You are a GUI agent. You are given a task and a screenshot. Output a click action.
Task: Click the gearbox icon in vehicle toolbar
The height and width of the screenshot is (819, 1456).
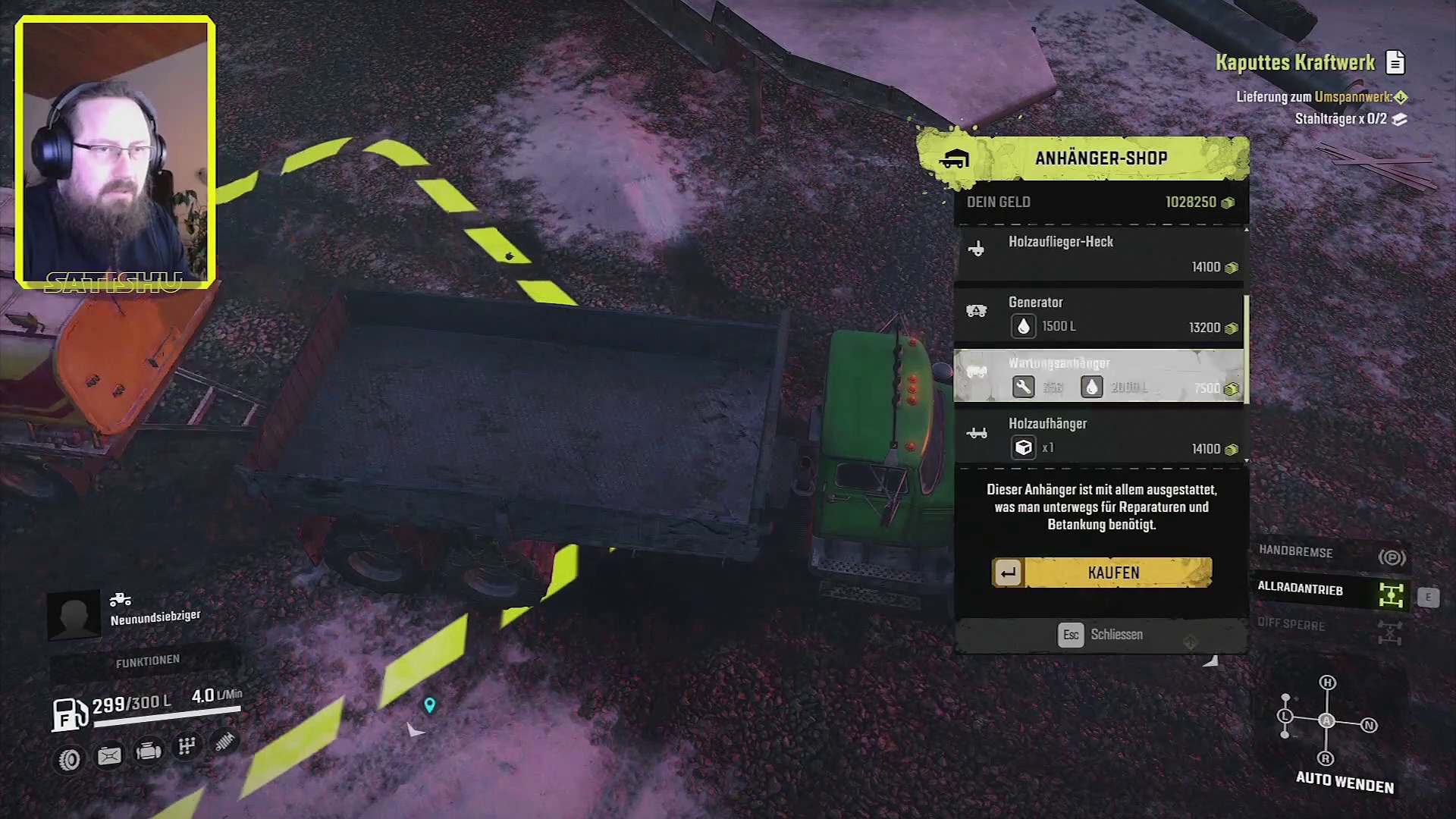187,747
